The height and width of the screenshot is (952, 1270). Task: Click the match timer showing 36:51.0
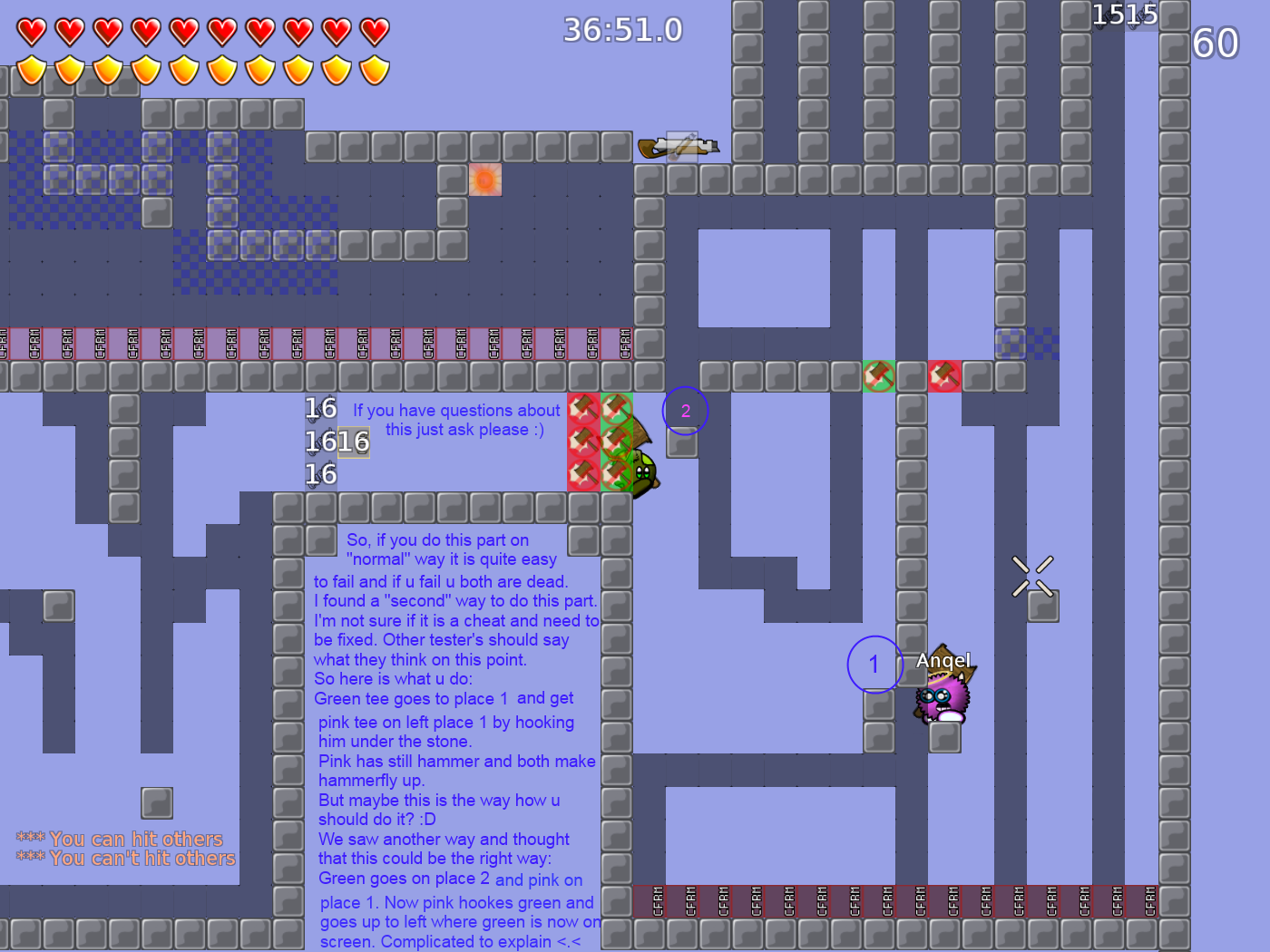pos(622,29)
